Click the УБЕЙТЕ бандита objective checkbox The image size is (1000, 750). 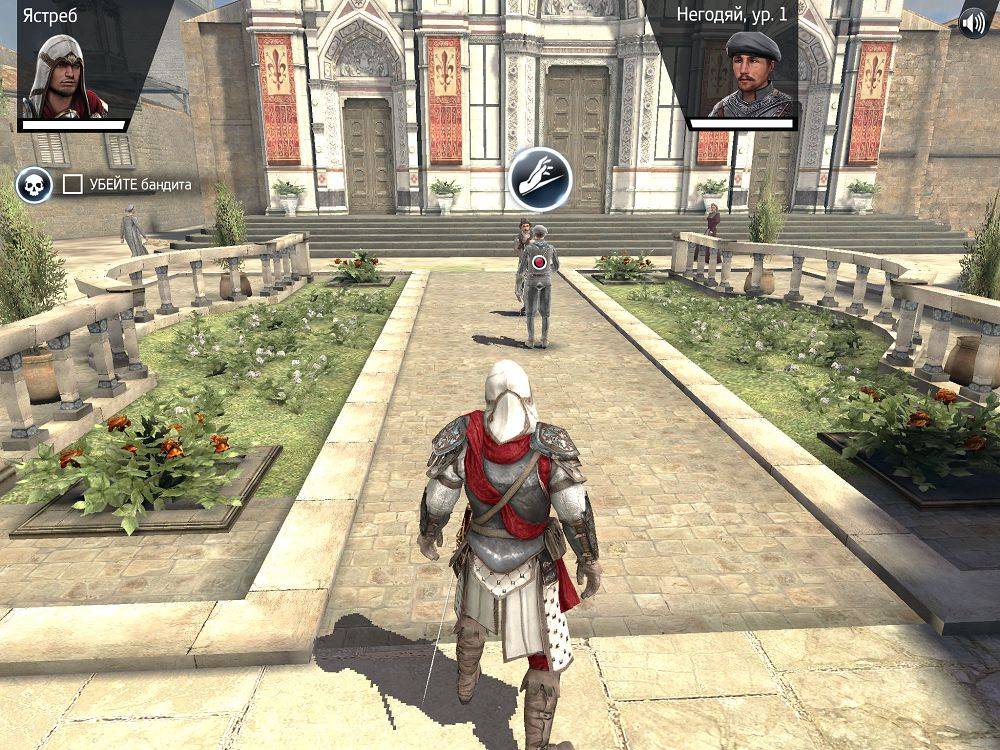[73, 184]
